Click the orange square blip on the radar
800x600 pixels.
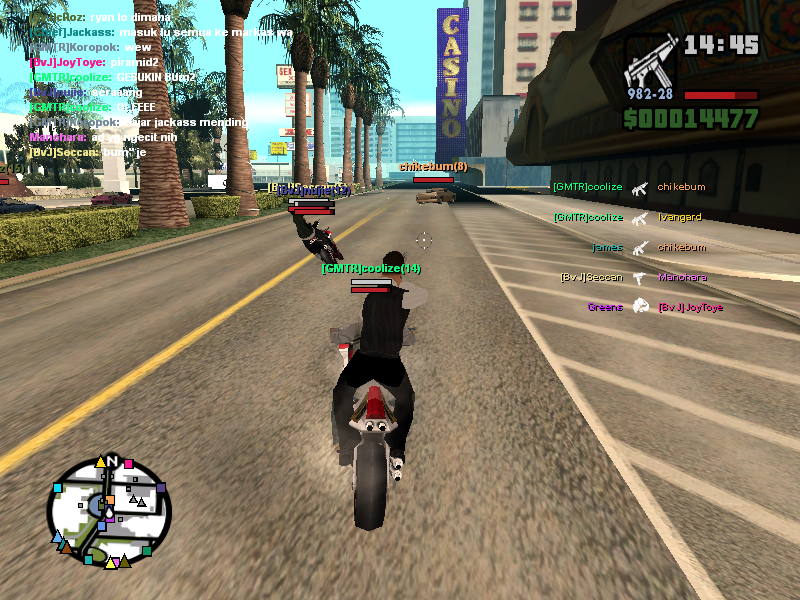(x=109, y=500)
